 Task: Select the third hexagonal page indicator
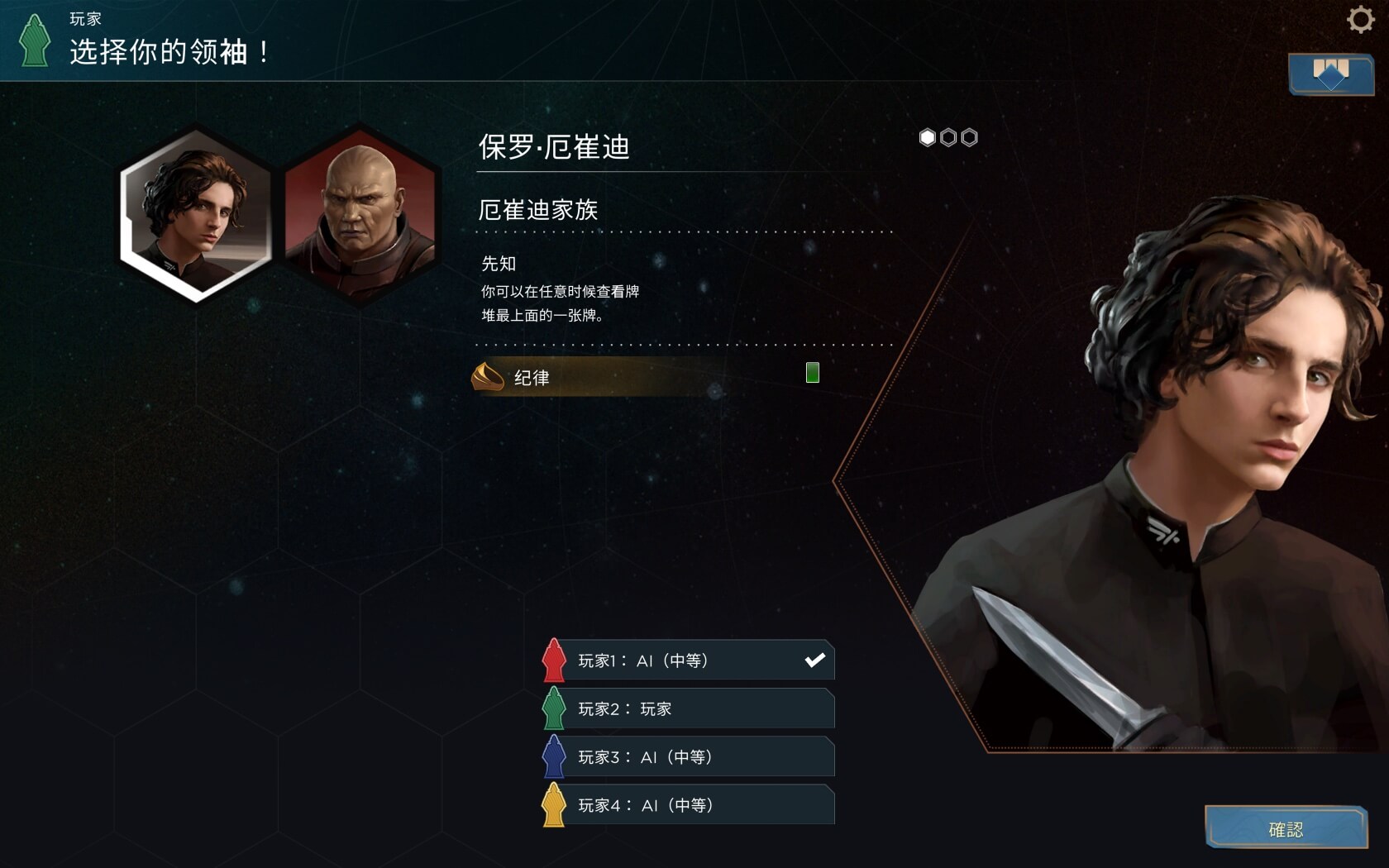[967, 137]
